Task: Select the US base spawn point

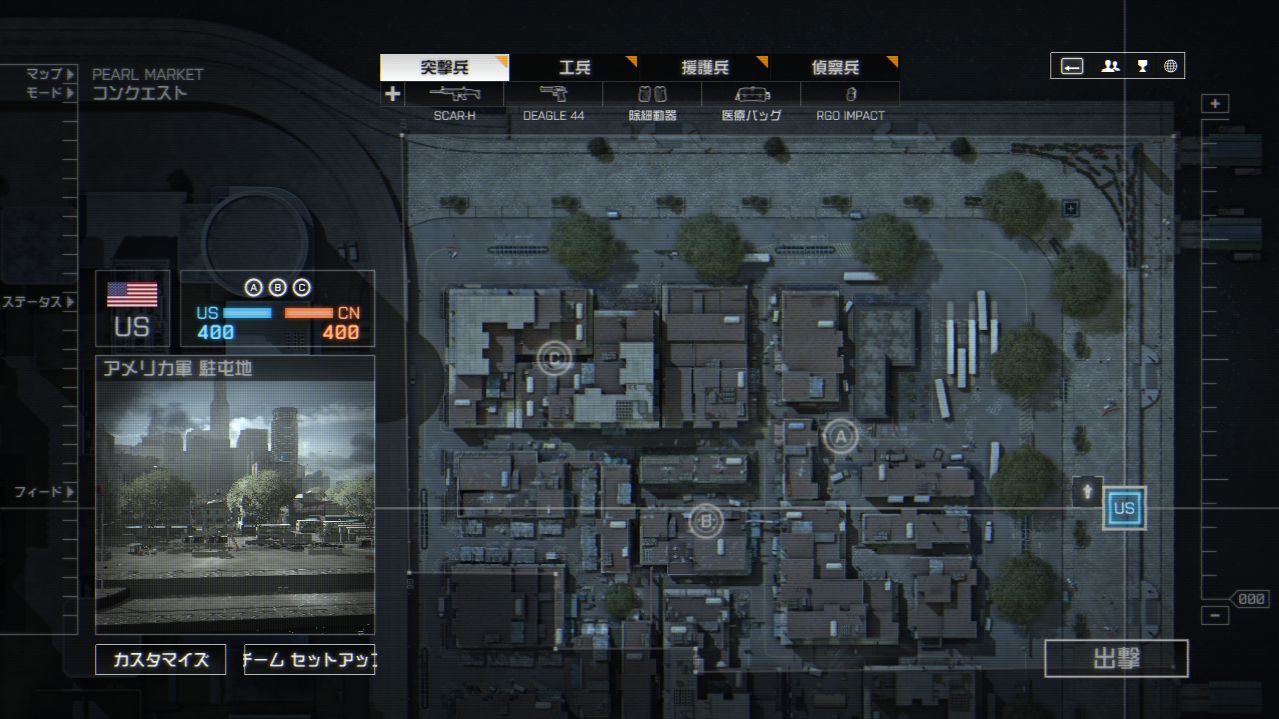Action: click(1124, 508)
